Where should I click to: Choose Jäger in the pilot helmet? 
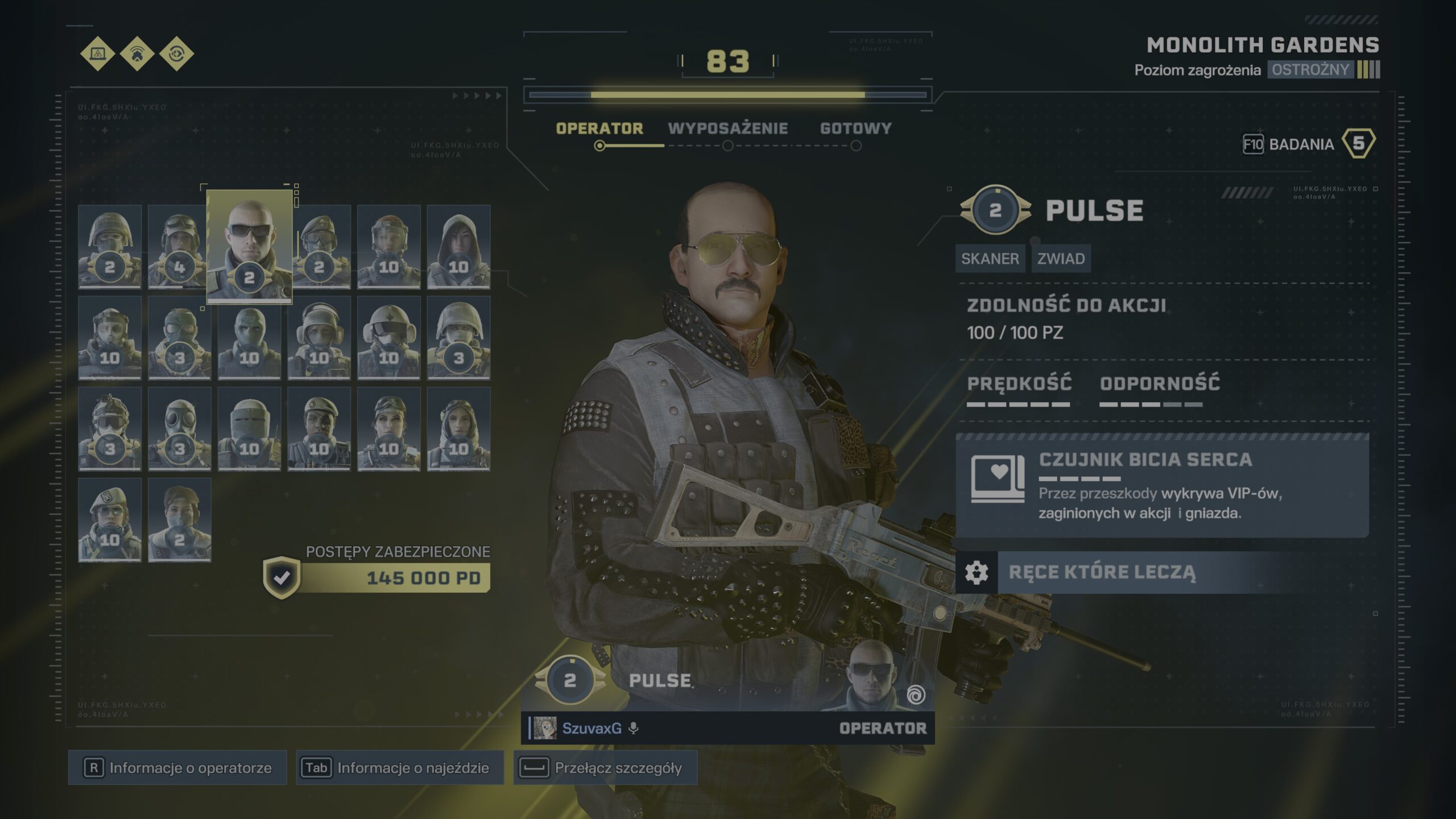389,338
